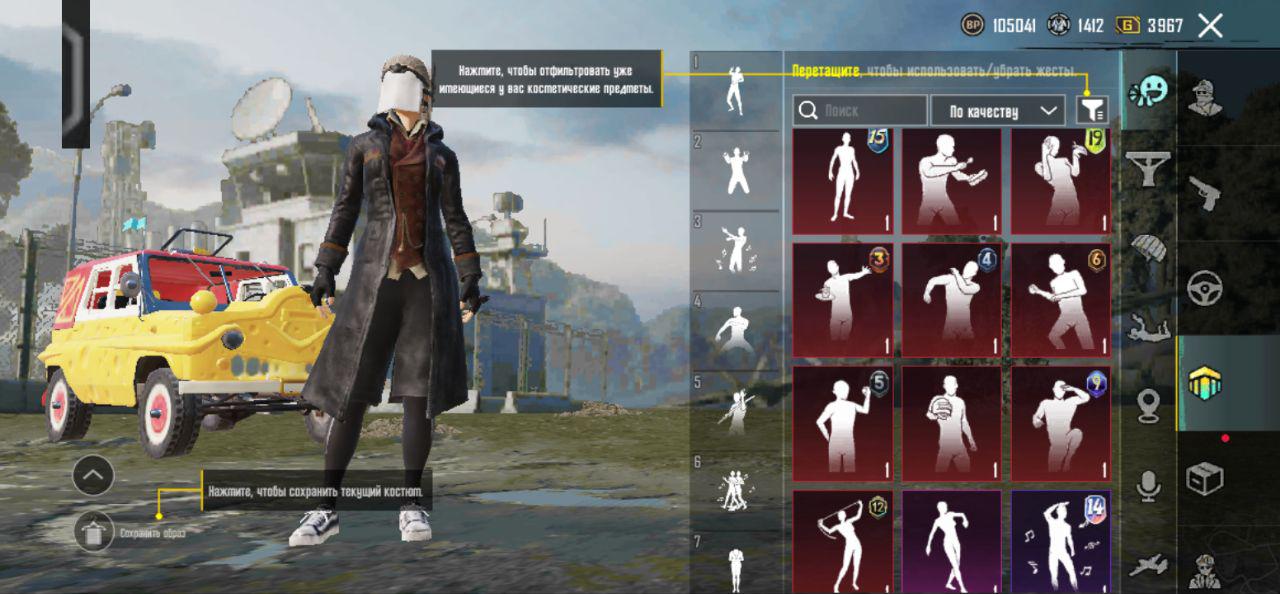Click the up arrow circle button
1280x594 pixels.
(x=93, y=475)
